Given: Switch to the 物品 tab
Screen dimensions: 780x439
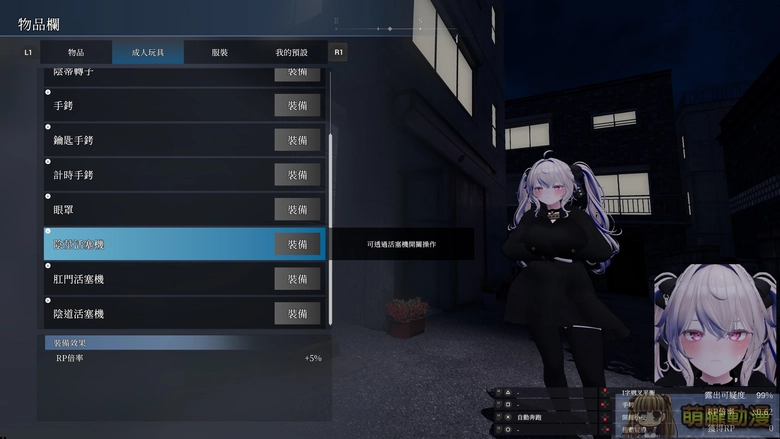Looking at the screenshot, I should (x=76, y=52).
